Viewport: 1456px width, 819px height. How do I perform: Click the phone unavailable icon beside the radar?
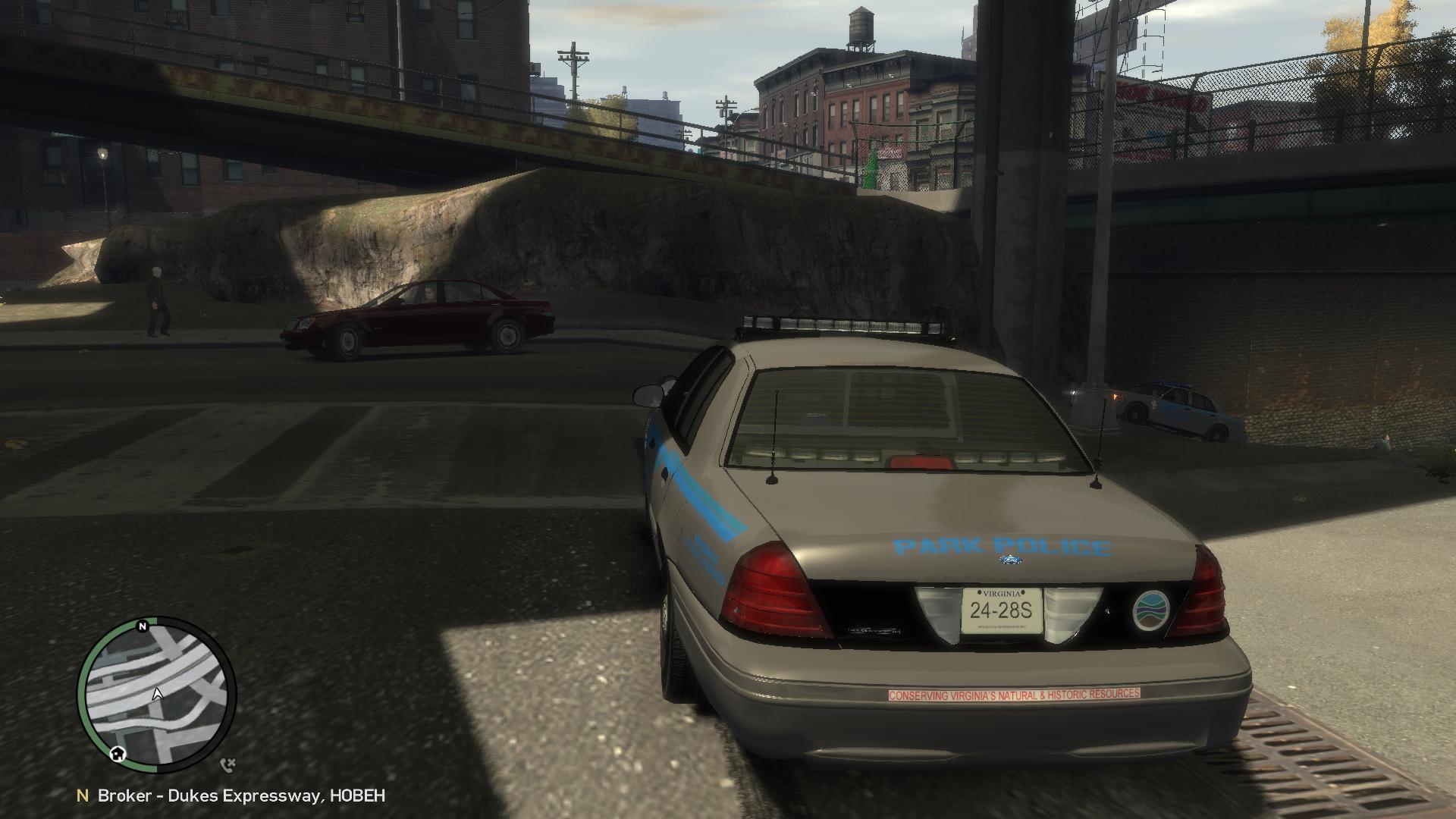click(x=227, y=765)
